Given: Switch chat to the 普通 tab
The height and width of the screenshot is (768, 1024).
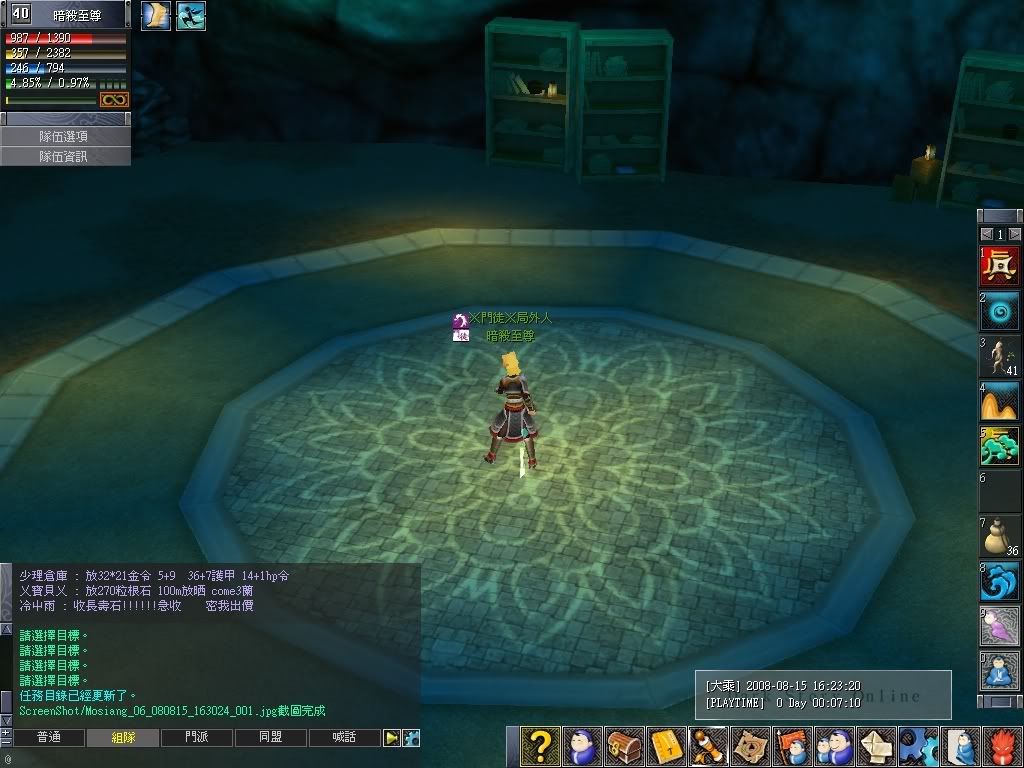Looking at the screenshot, I should pos(48,738).
